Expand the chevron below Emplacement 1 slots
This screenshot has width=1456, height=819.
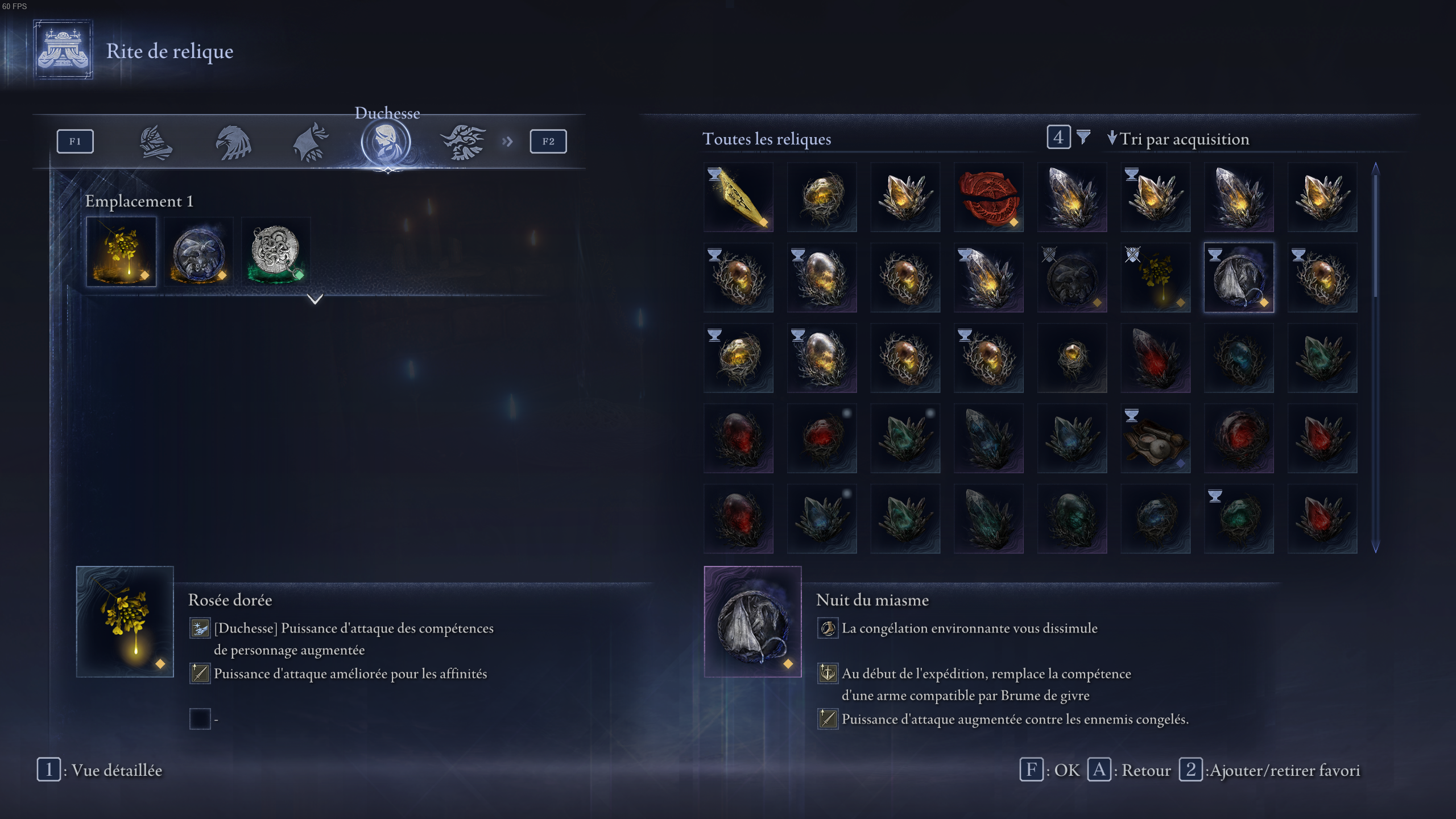[x=316, y=300]
